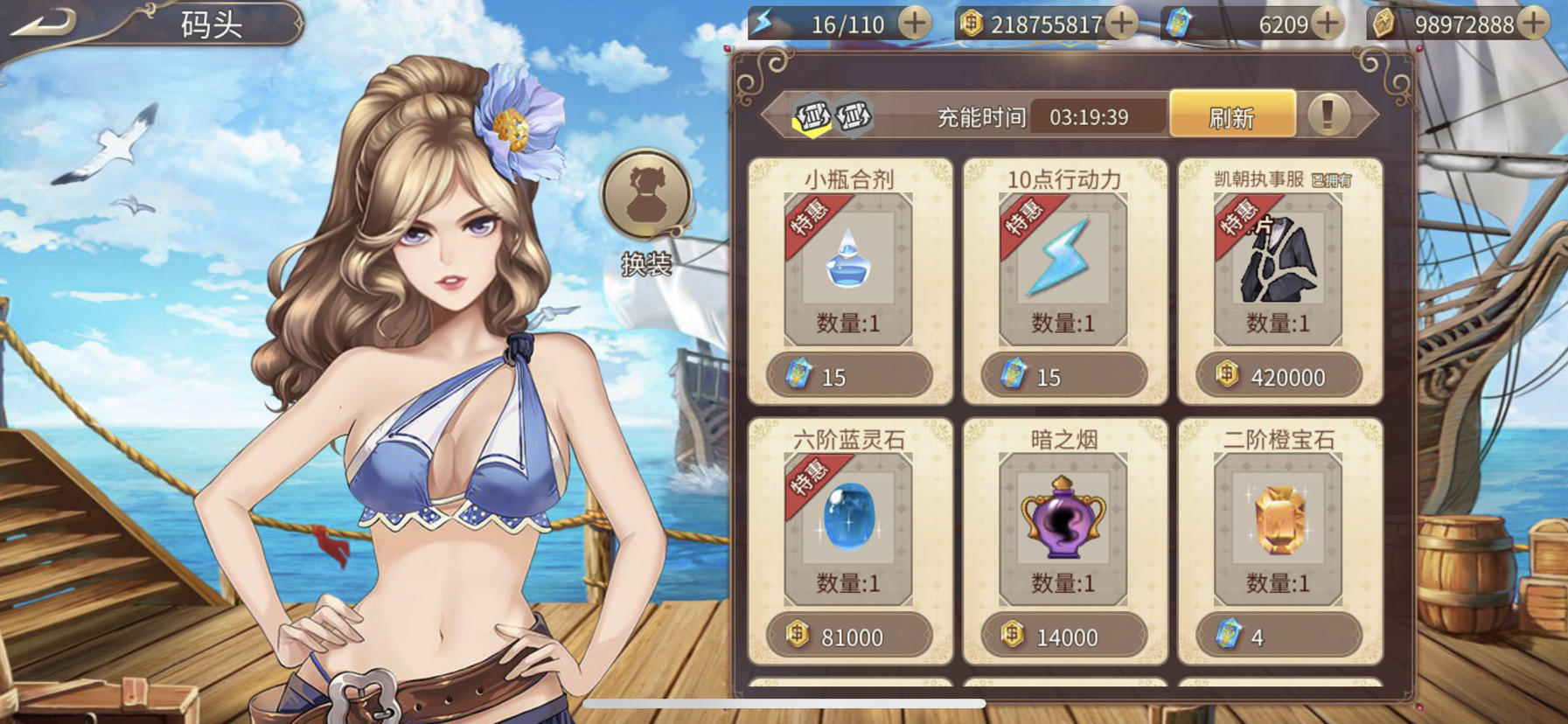Buy butler outfit for 420000 gold
This screenshot has width=1568, height=724.
tap(1279, 376)
